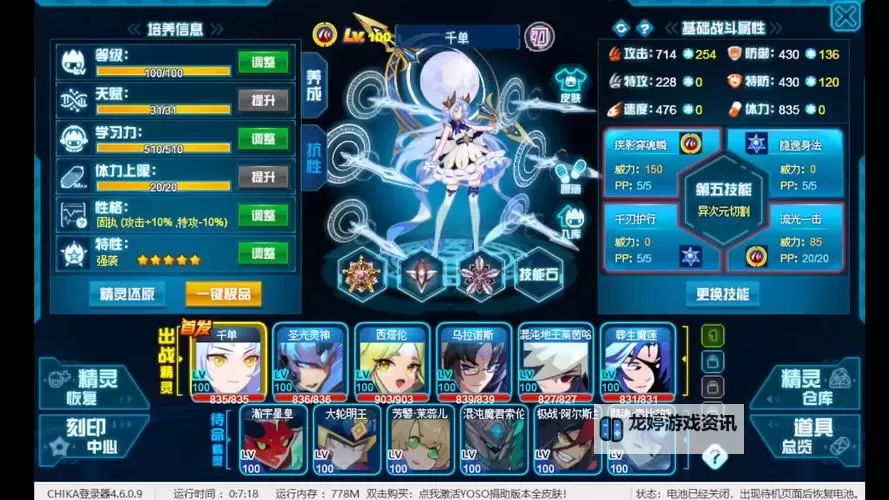889x500 pixels.
Task: Choose 圣光灵神 in the battle lineup
Action: coord(310,364)
